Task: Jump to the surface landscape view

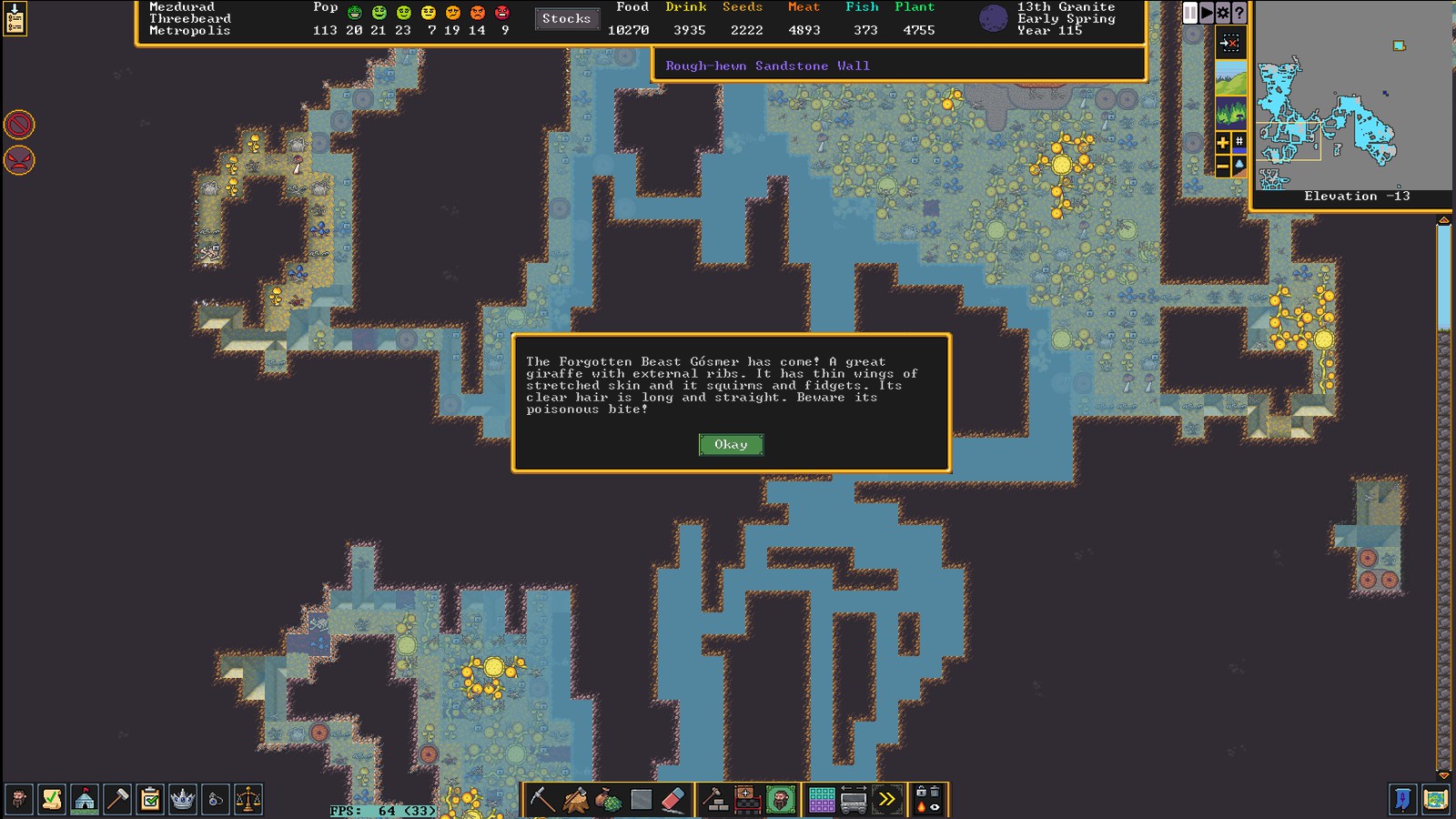Action: (1230, 78)
